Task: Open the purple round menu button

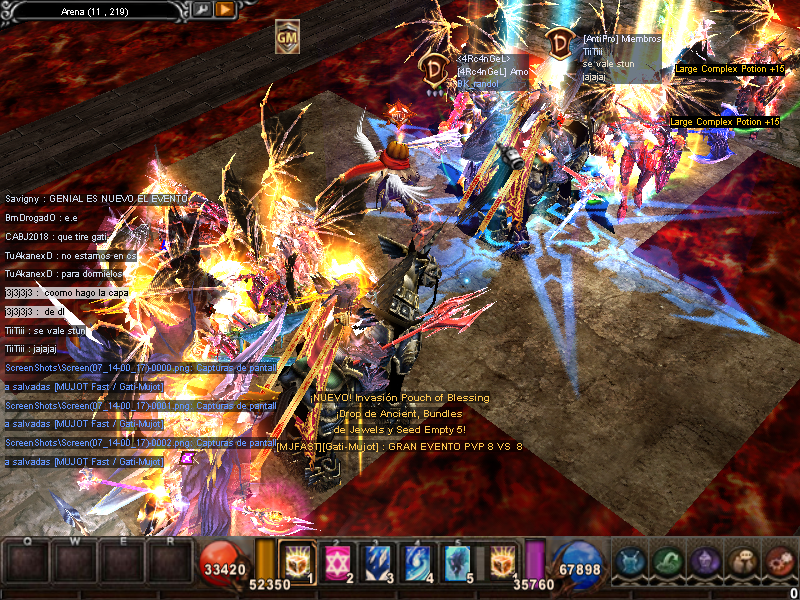Action: click(705, 561)
